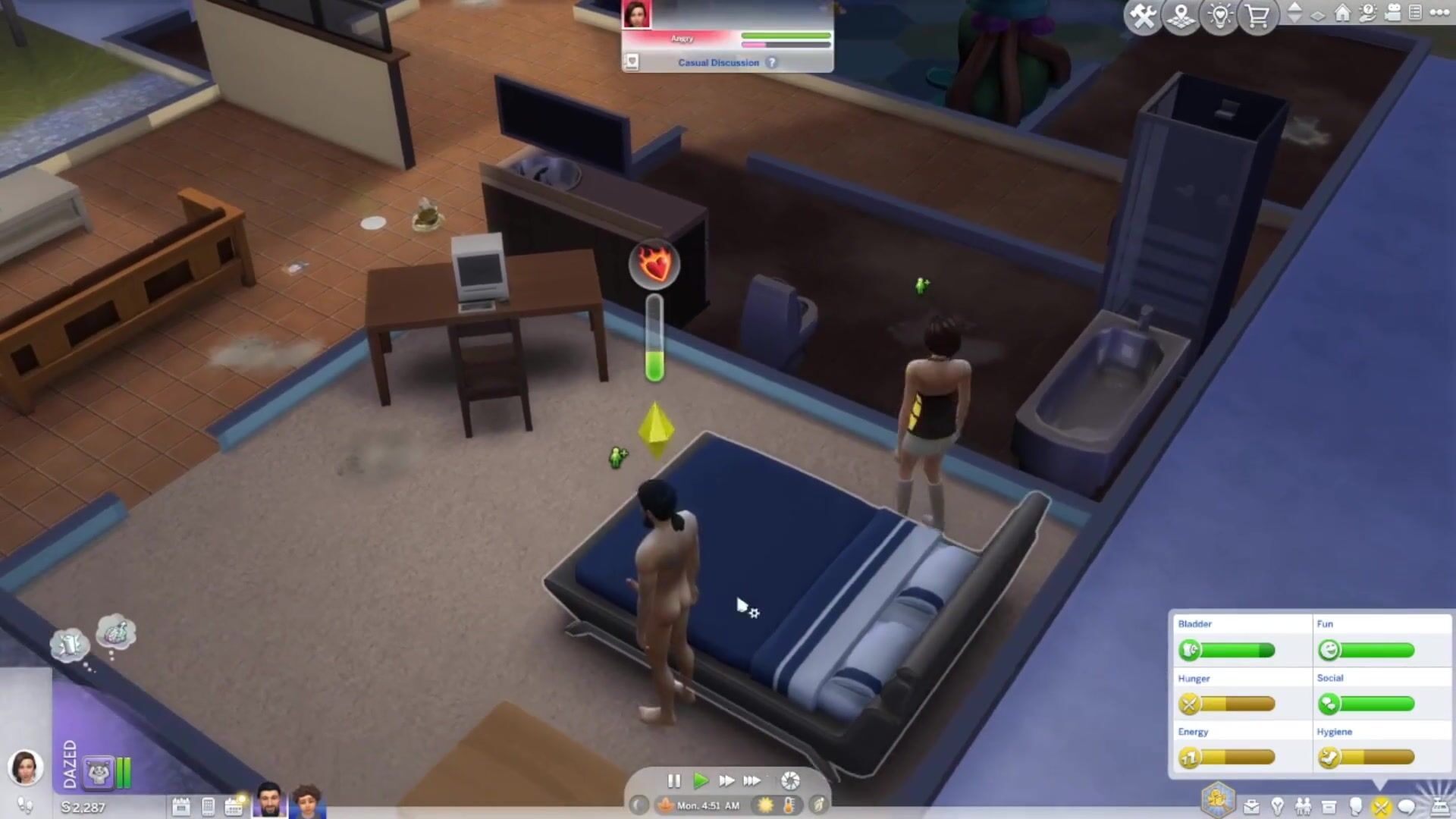This screenshot has width=1456, height=819.
Task: Open the shopping cart store button
Action: click(1258, 16)
